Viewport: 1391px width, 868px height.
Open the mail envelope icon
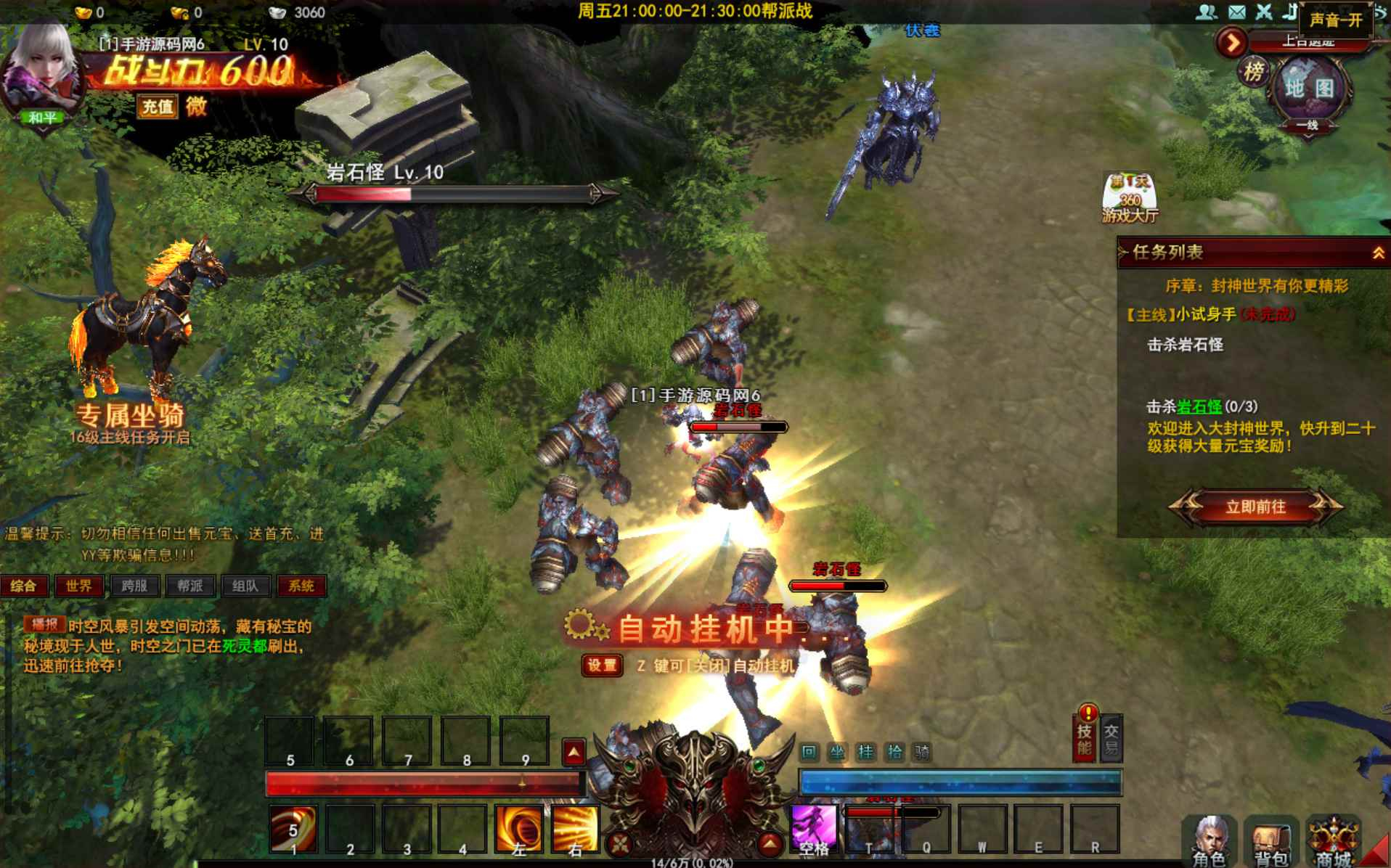coord(1236,12)
